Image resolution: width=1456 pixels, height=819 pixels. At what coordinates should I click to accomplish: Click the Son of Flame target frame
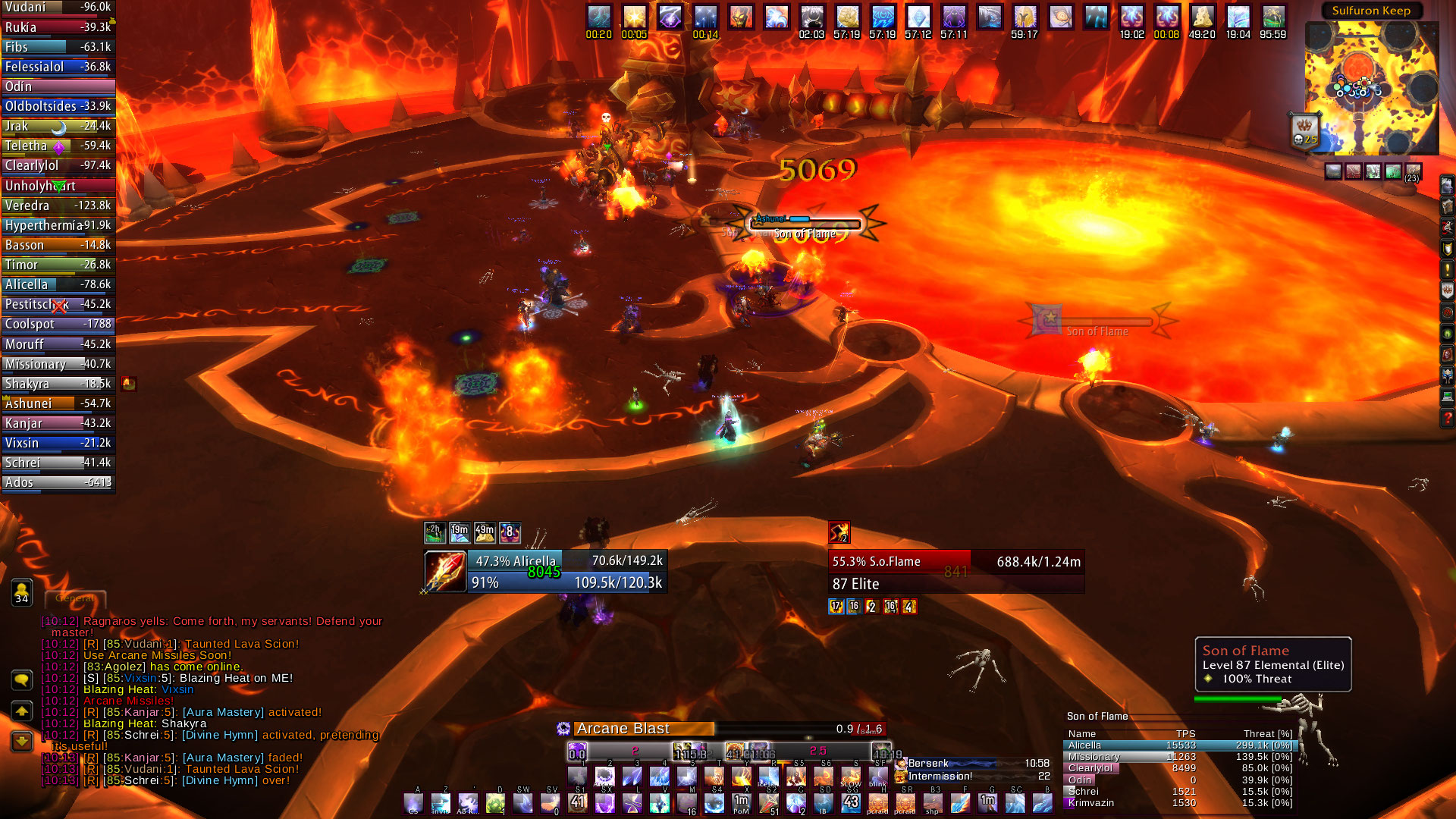pyautogui.click(x=955, y=572)
